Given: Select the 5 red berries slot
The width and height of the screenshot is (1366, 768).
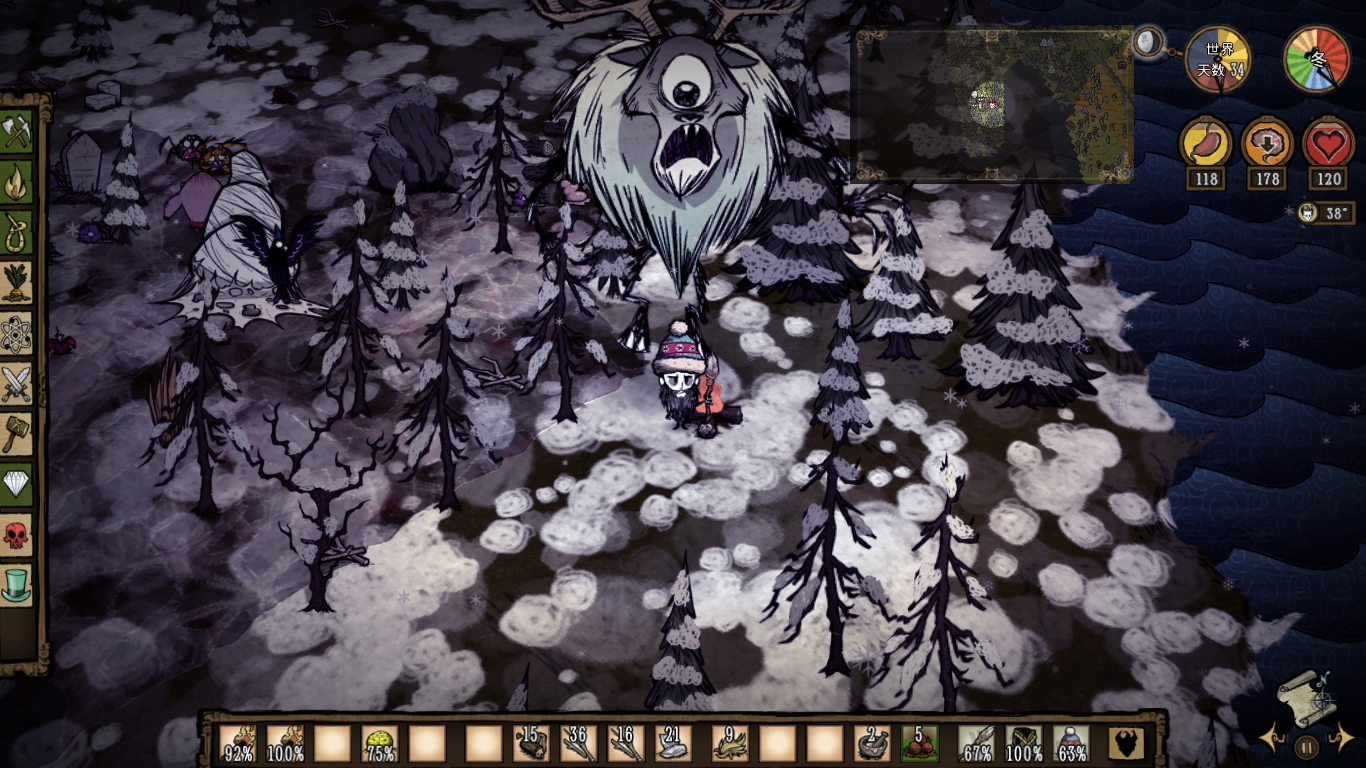Looking at the screenshot, I should [920, 744].
